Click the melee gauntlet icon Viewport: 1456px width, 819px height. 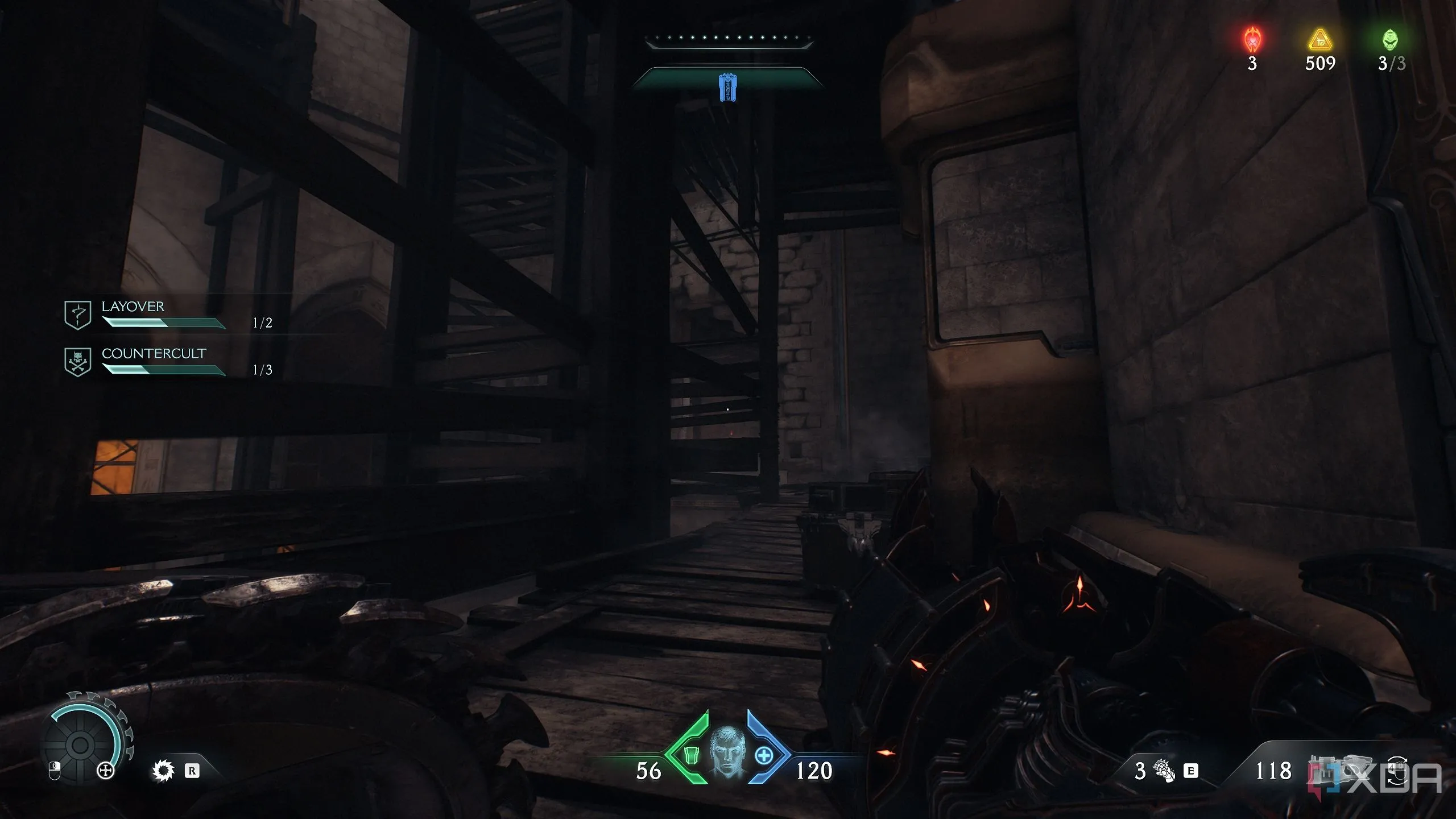1163,771
